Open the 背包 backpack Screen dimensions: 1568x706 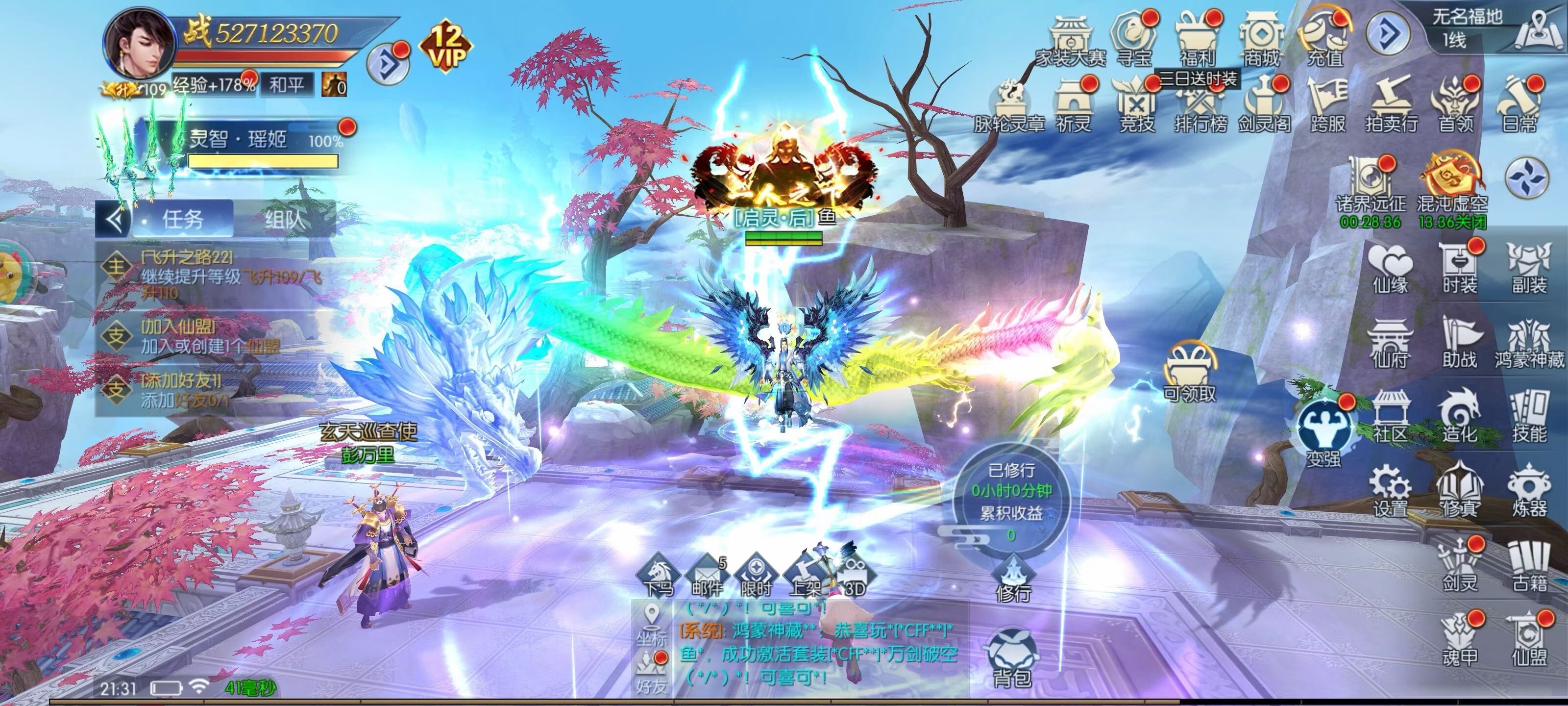tap(1012, 659)
